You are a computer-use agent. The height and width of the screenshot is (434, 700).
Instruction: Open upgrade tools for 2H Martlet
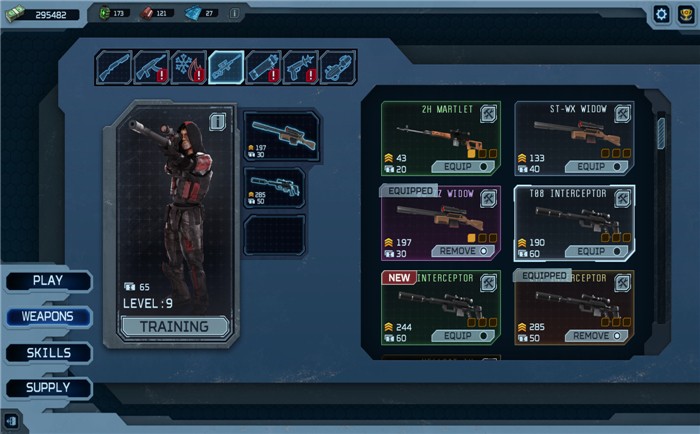pyautogui.click(x=489, y=115)
